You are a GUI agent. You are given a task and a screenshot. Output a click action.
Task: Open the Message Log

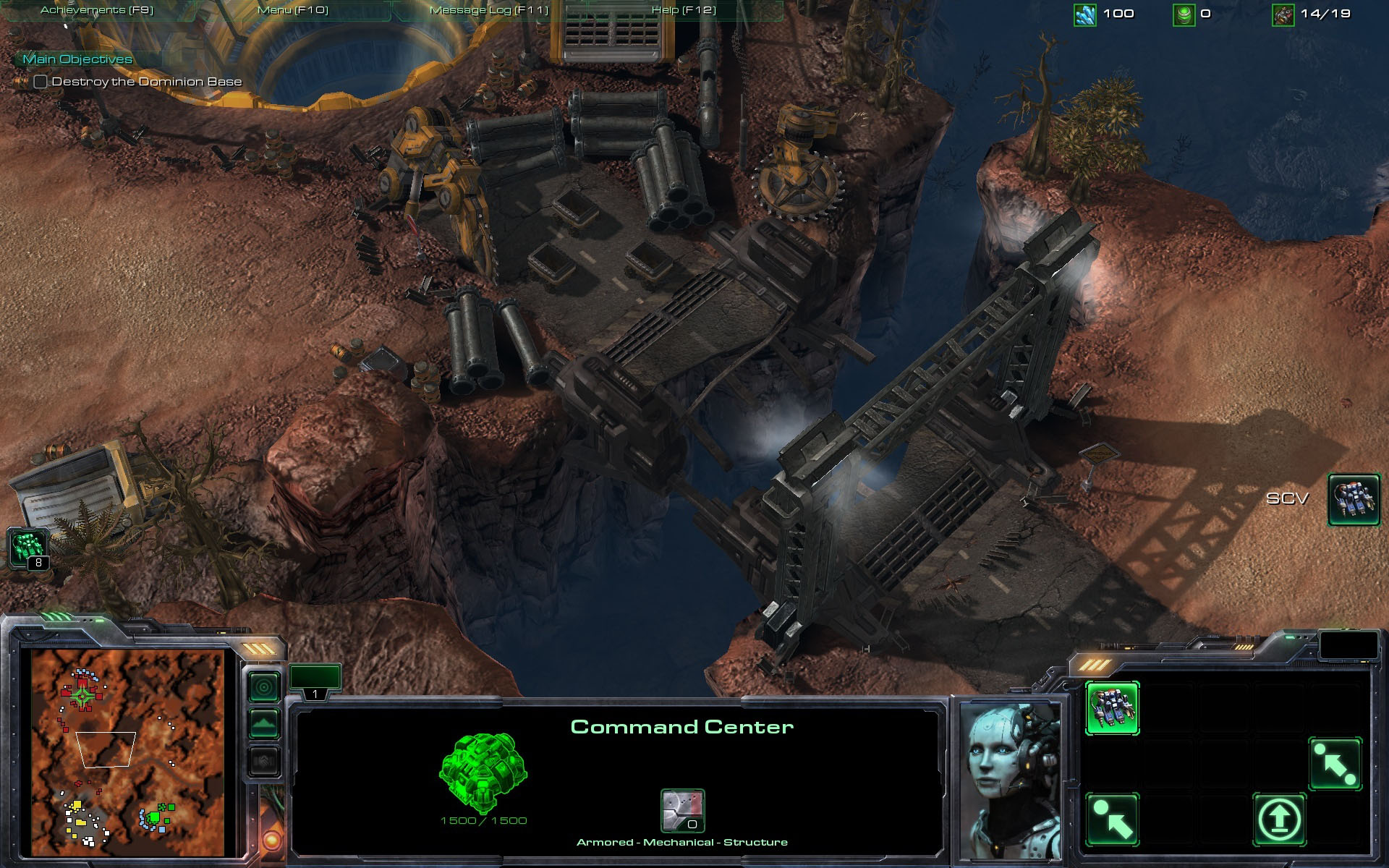[489, 10]
